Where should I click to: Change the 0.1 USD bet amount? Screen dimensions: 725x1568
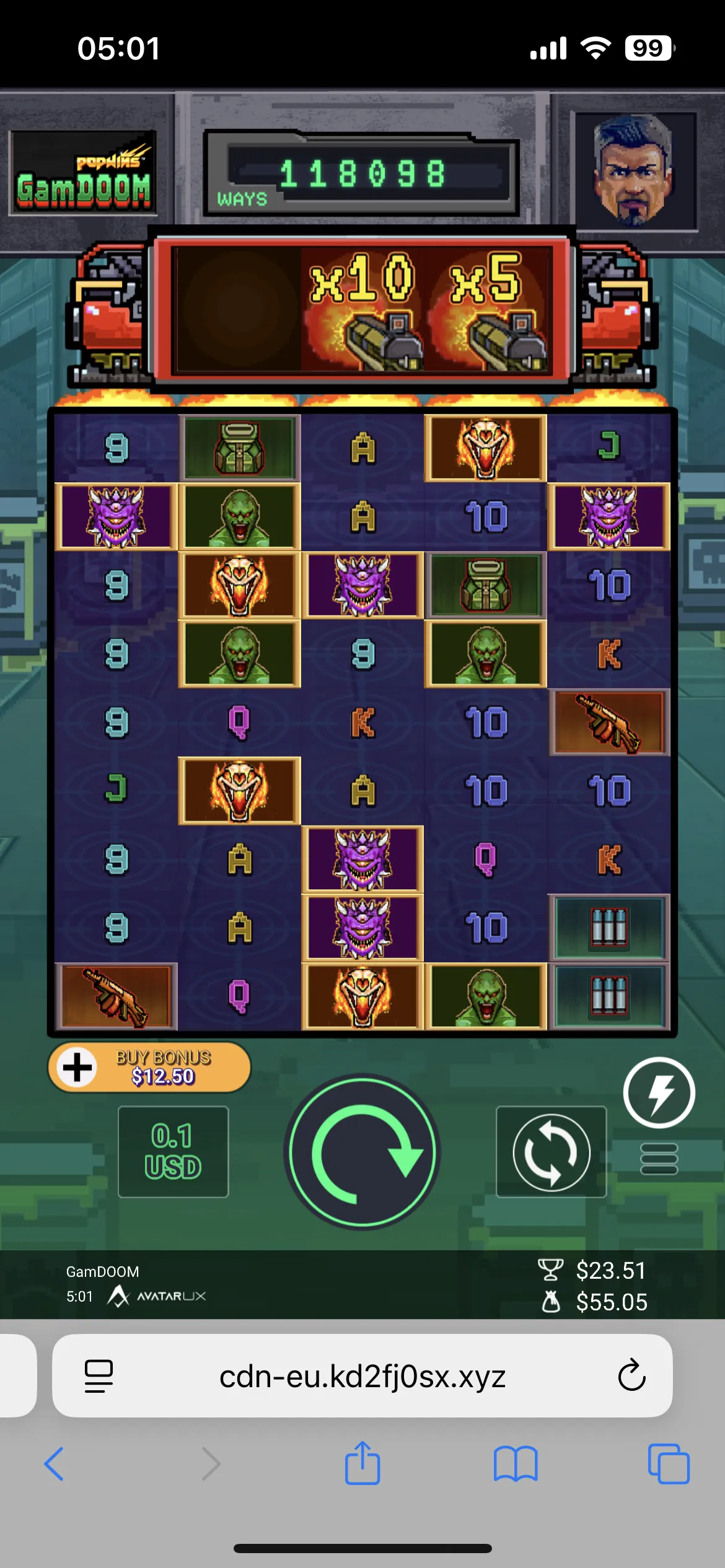click(x=173, y=1151)
